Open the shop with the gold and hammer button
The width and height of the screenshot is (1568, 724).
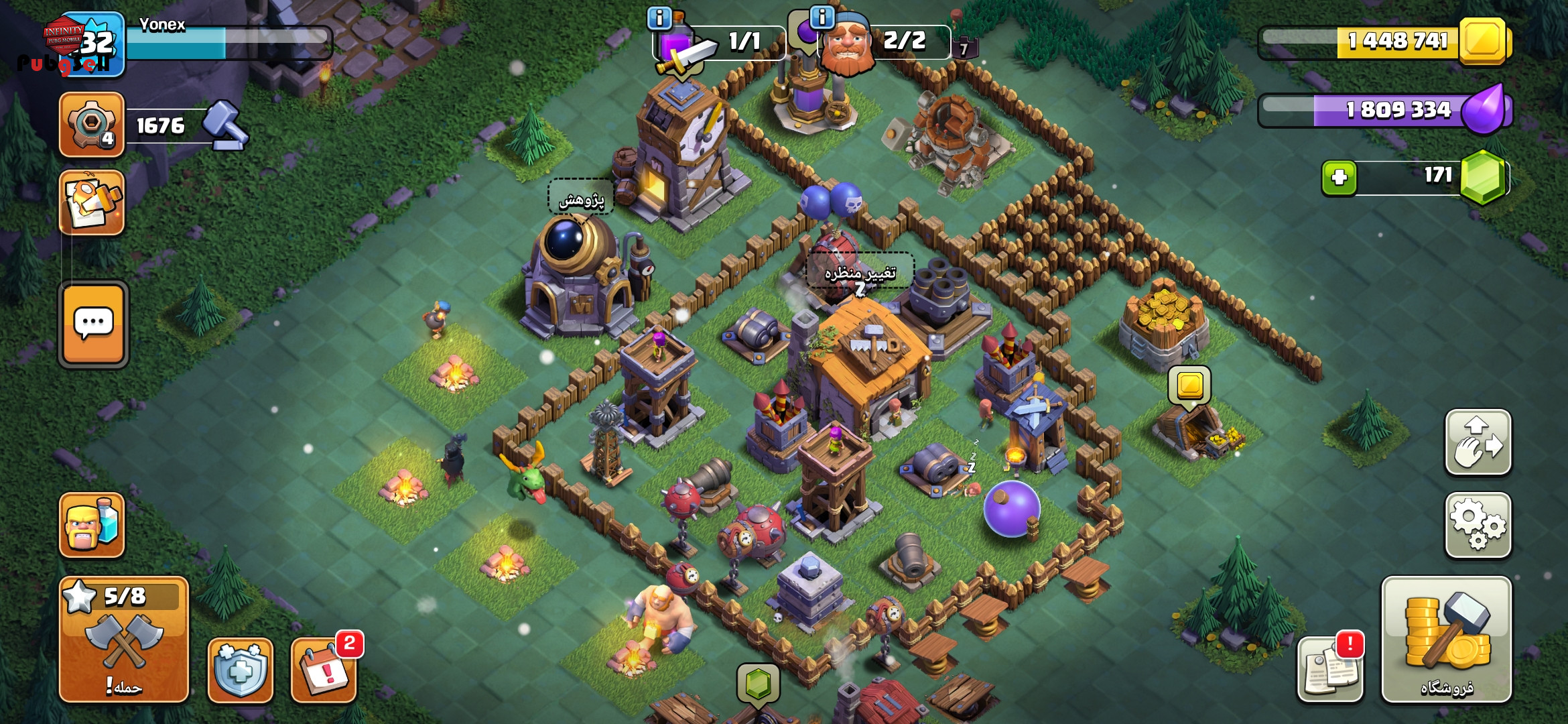pyautogui.click(x=1446, y=640)
